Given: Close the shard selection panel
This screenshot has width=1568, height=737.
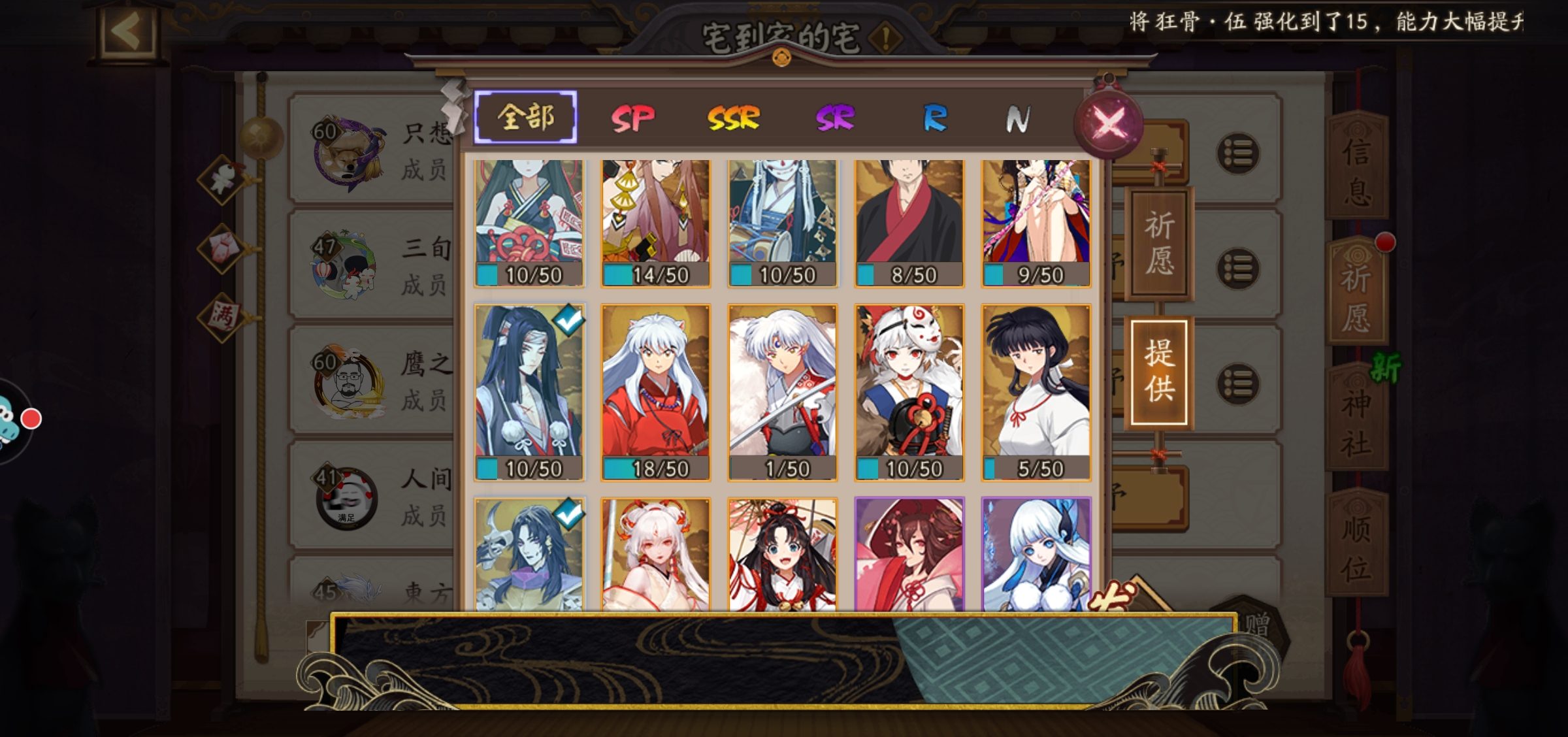Looking at the screenshot, I should 1109,122.
